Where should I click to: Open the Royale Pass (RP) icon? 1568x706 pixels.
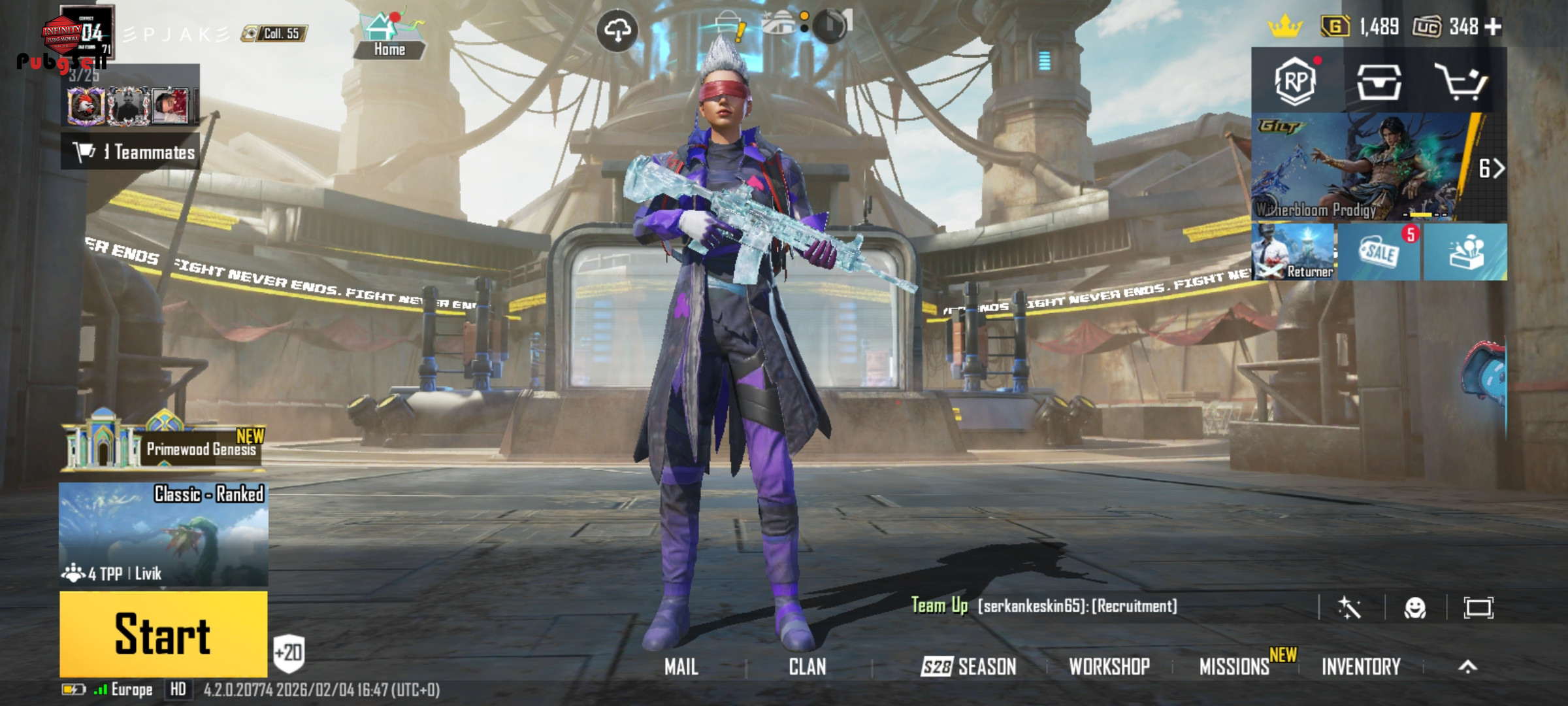(1296, 81)
